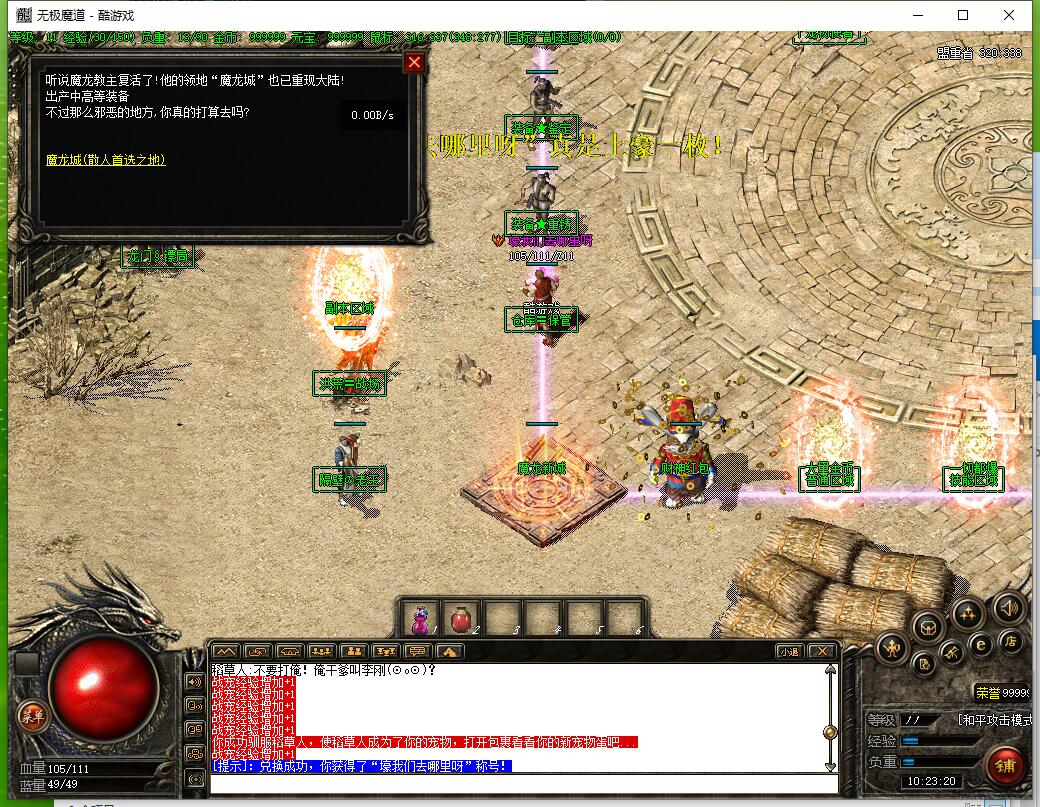This screenshot has height=807, width=1040.
Task: Click the chat text input box
Action: (520, 783)
